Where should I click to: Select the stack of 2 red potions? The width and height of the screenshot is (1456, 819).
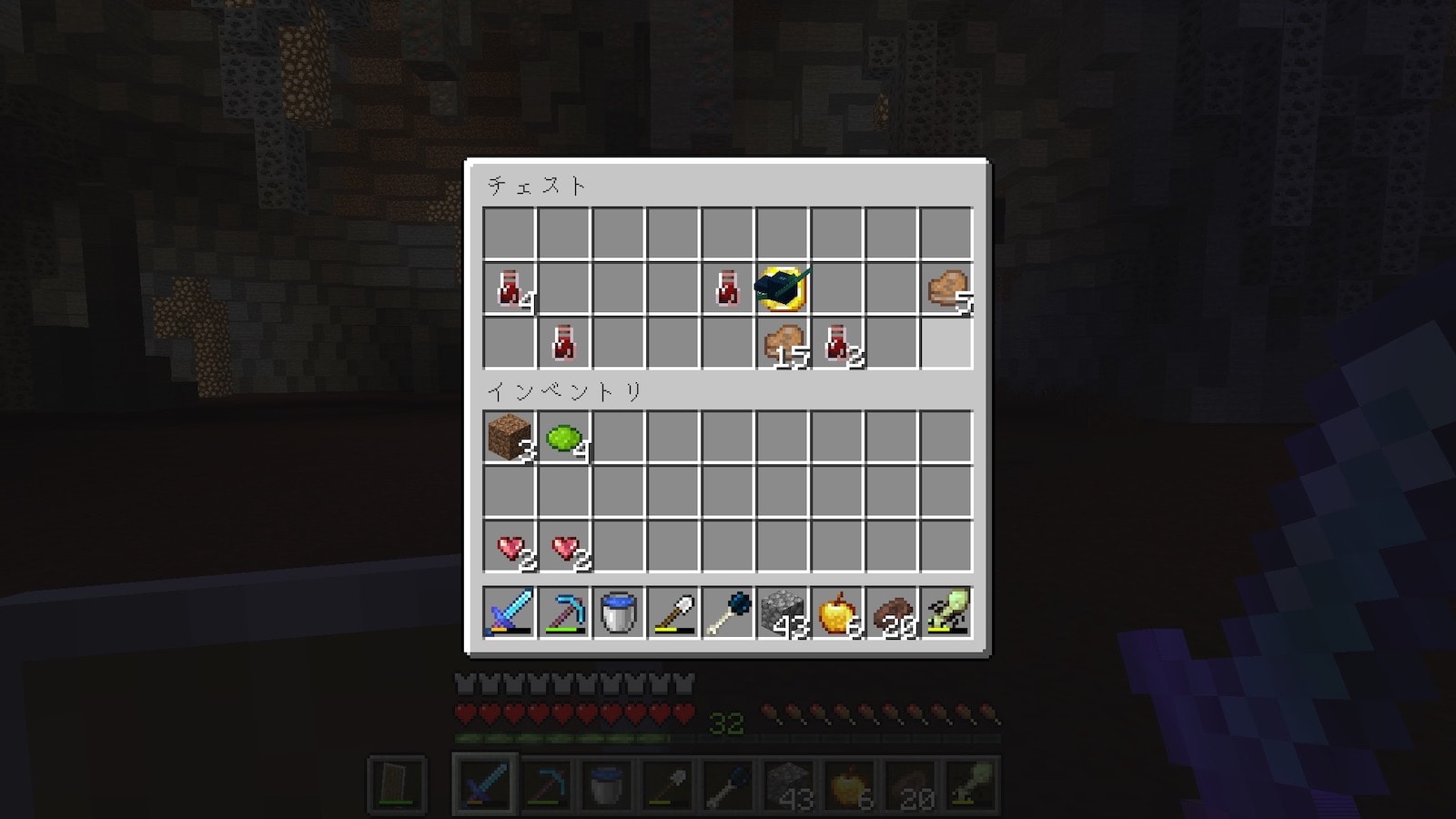(x=837, y=343)
